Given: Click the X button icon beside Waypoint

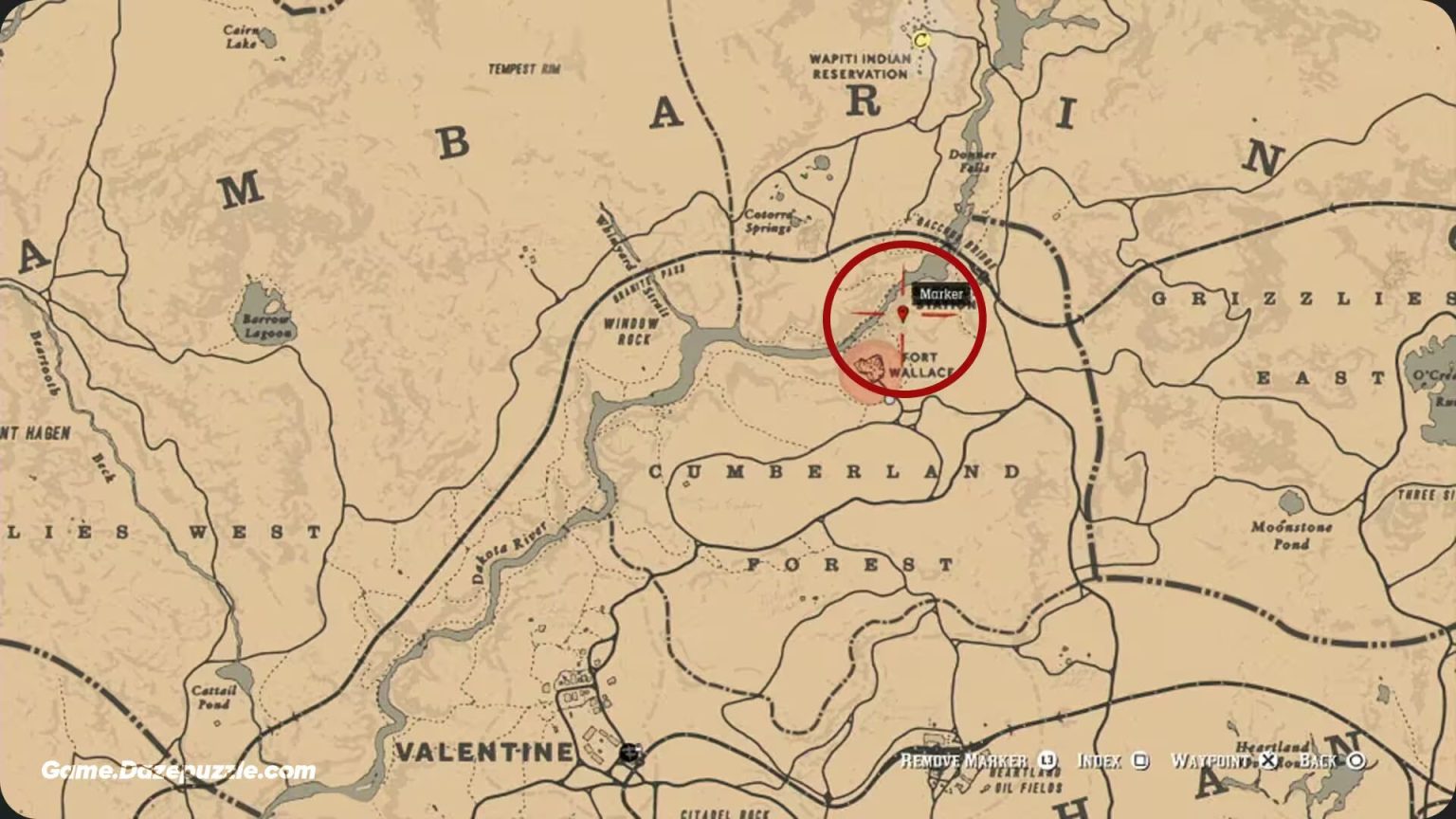Looking at the screenshot, I should 1268,760.
